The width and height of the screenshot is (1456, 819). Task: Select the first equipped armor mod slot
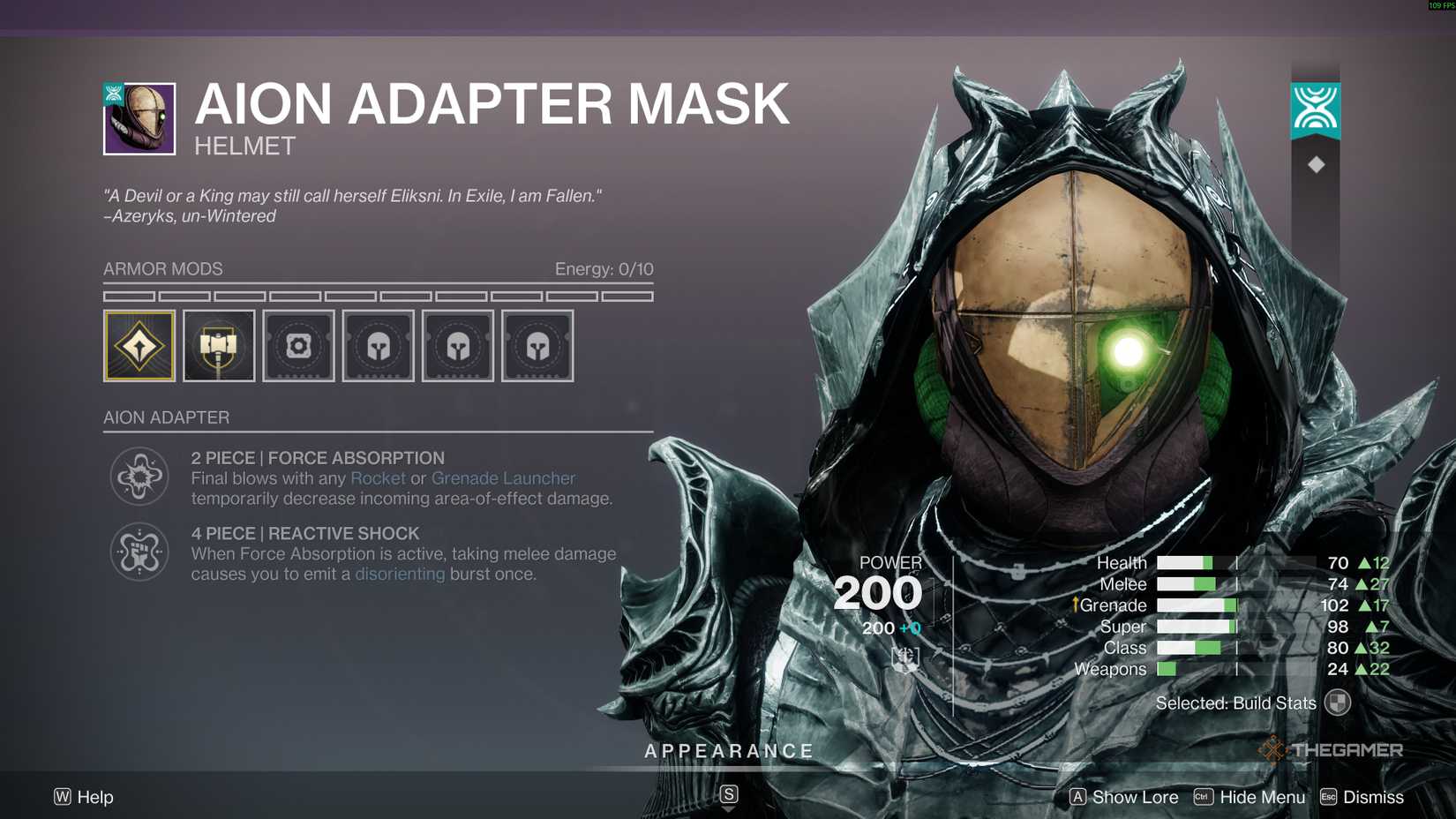[x=139, y=346]
